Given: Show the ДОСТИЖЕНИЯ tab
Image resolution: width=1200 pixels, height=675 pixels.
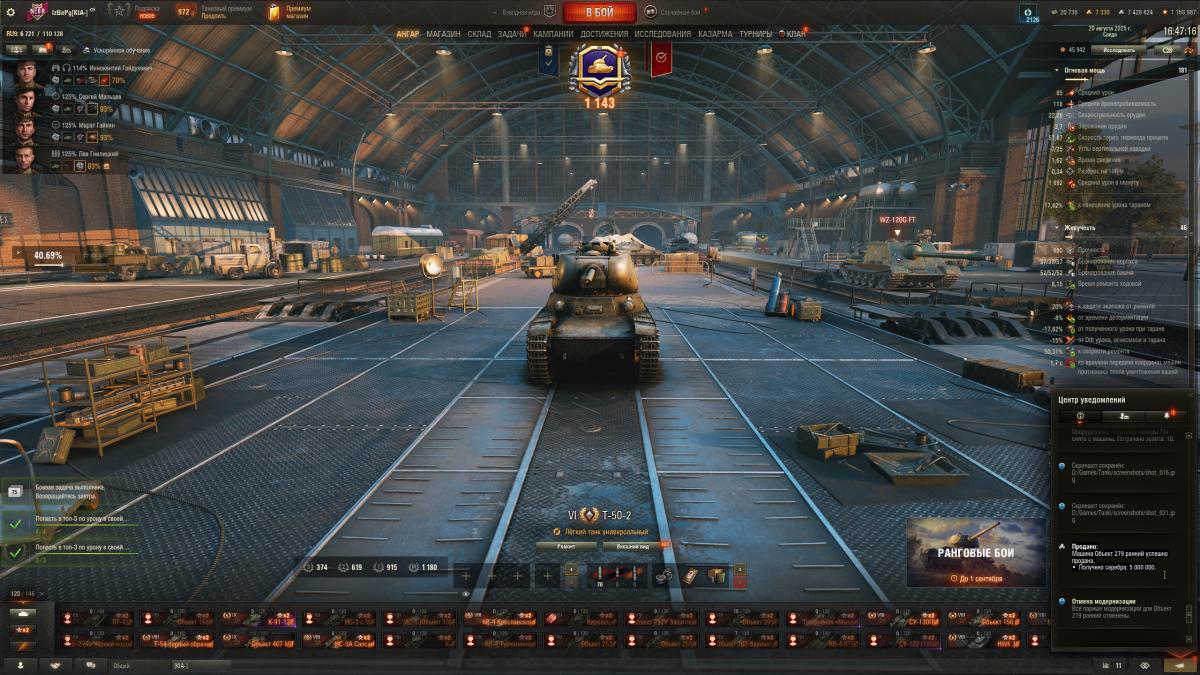Looking at the screenshot, I should 604,34.
